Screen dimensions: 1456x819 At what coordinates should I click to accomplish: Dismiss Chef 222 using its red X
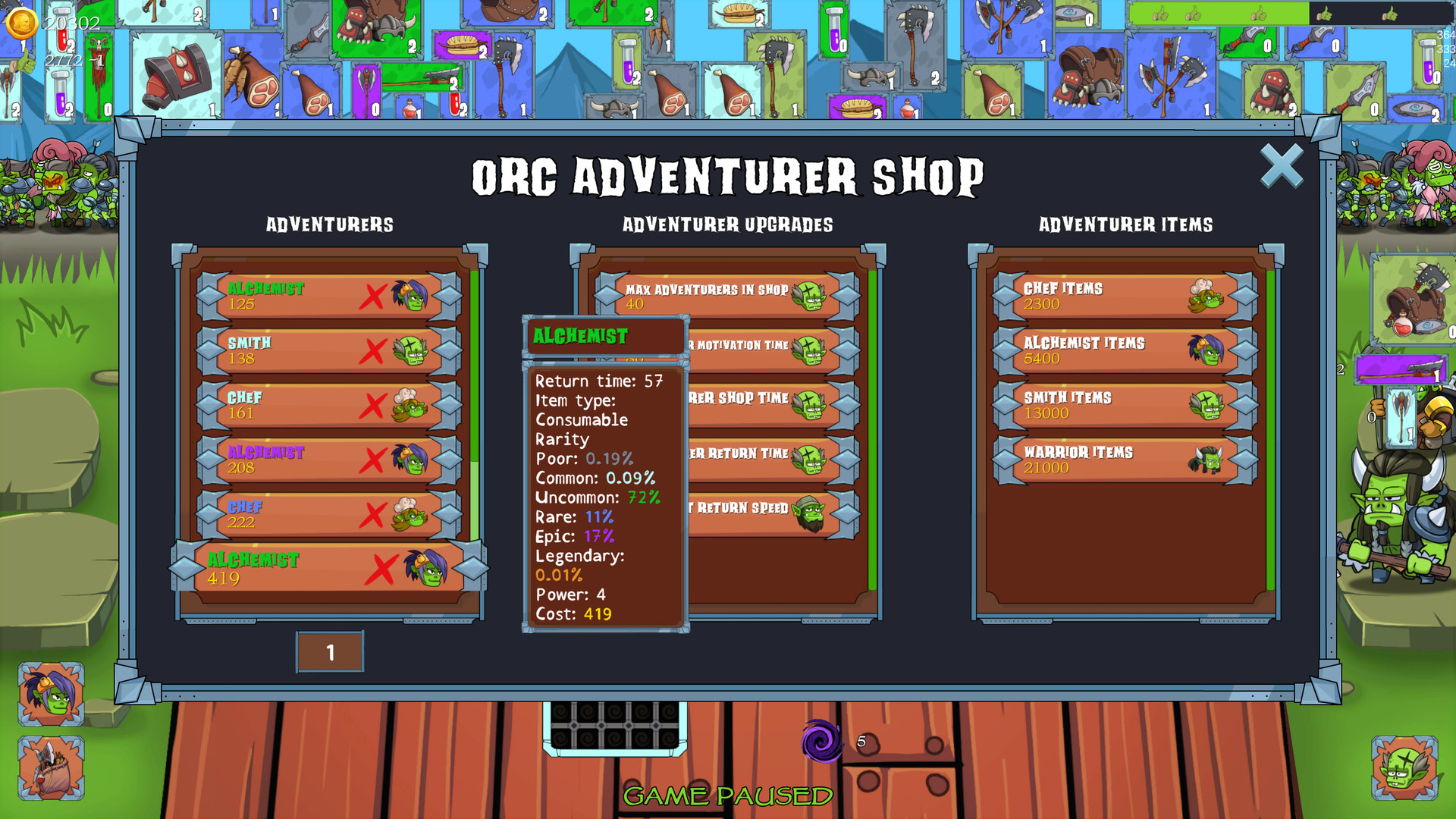373,513
